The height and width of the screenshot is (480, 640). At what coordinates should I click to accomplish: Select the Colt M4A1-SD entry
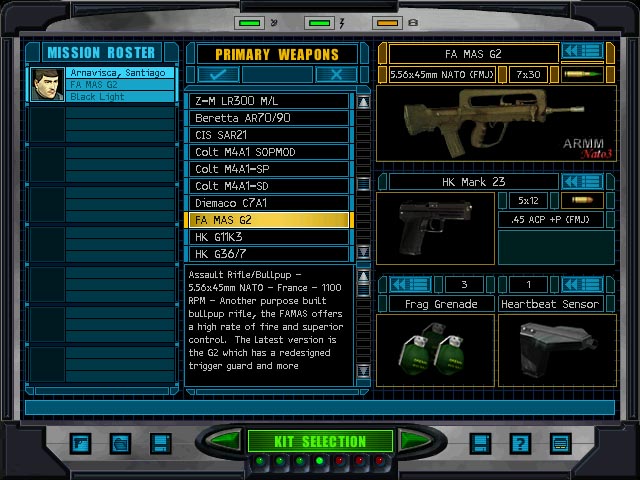click(x=269, y=186)
